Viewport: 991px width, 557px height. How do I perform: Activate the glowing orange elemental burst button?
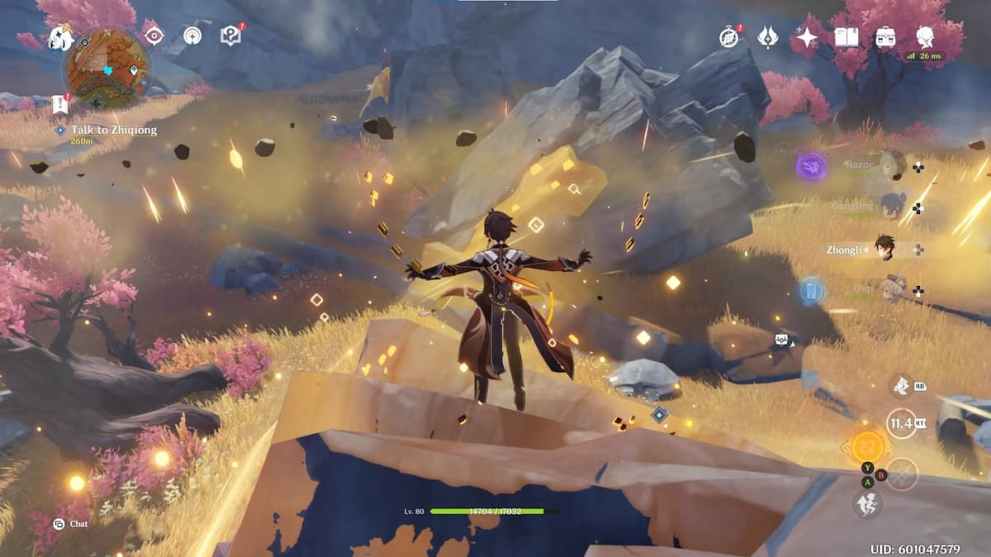coord(868,446)
